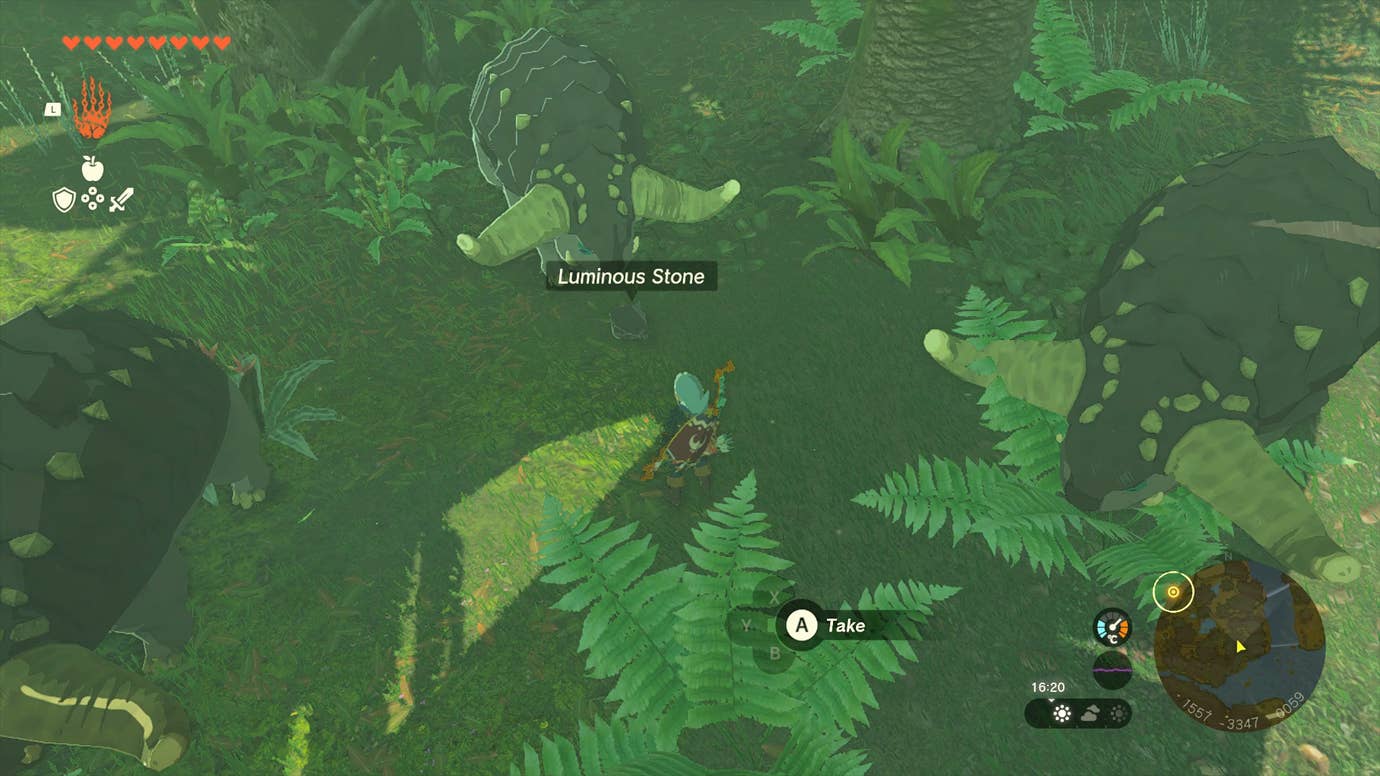This screenshot has height=776, width=1380.
Task: Click the Luminous Stone item label
Action: click(630, 276)
